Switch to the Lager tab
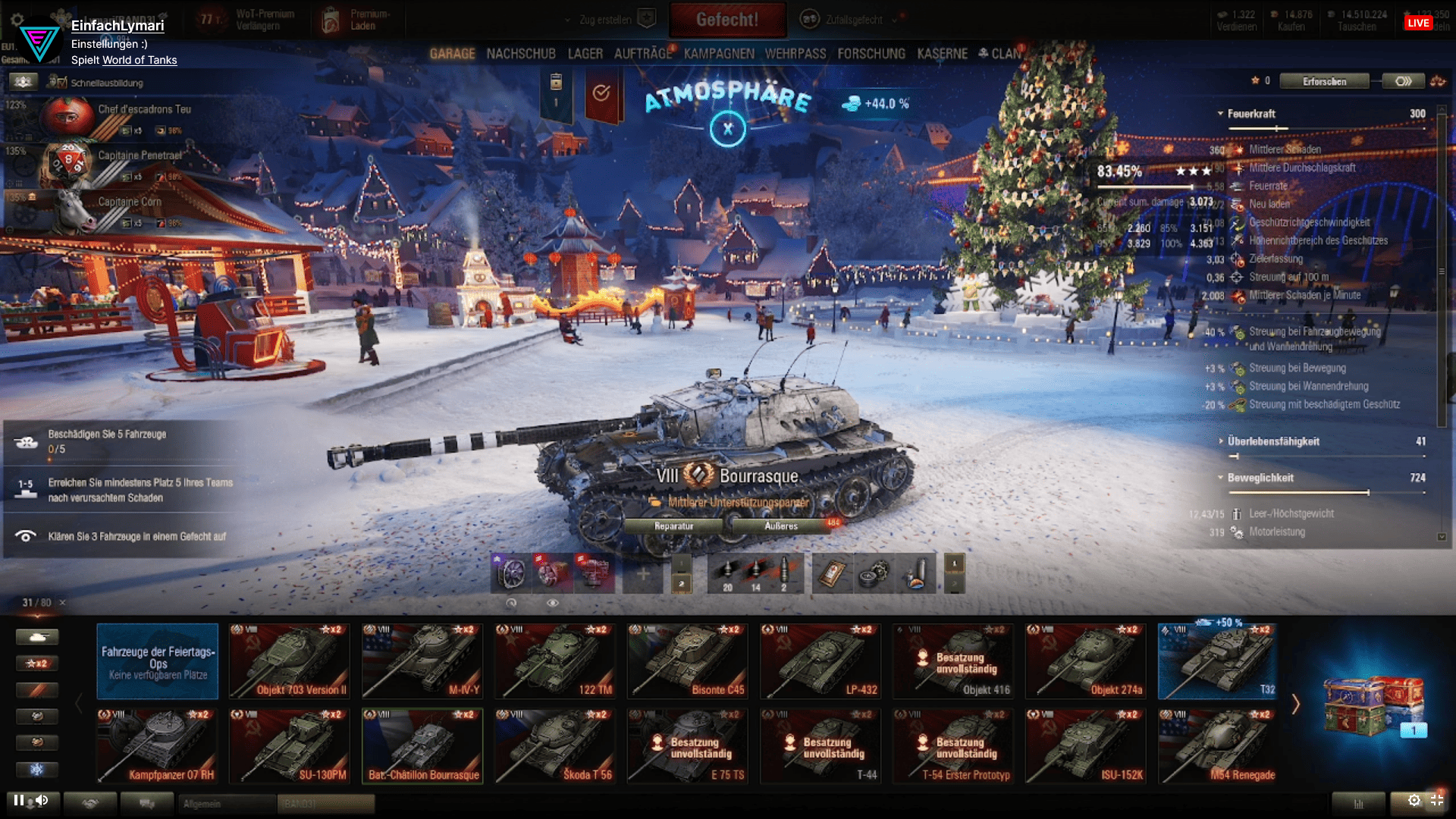 coord(585,54)
